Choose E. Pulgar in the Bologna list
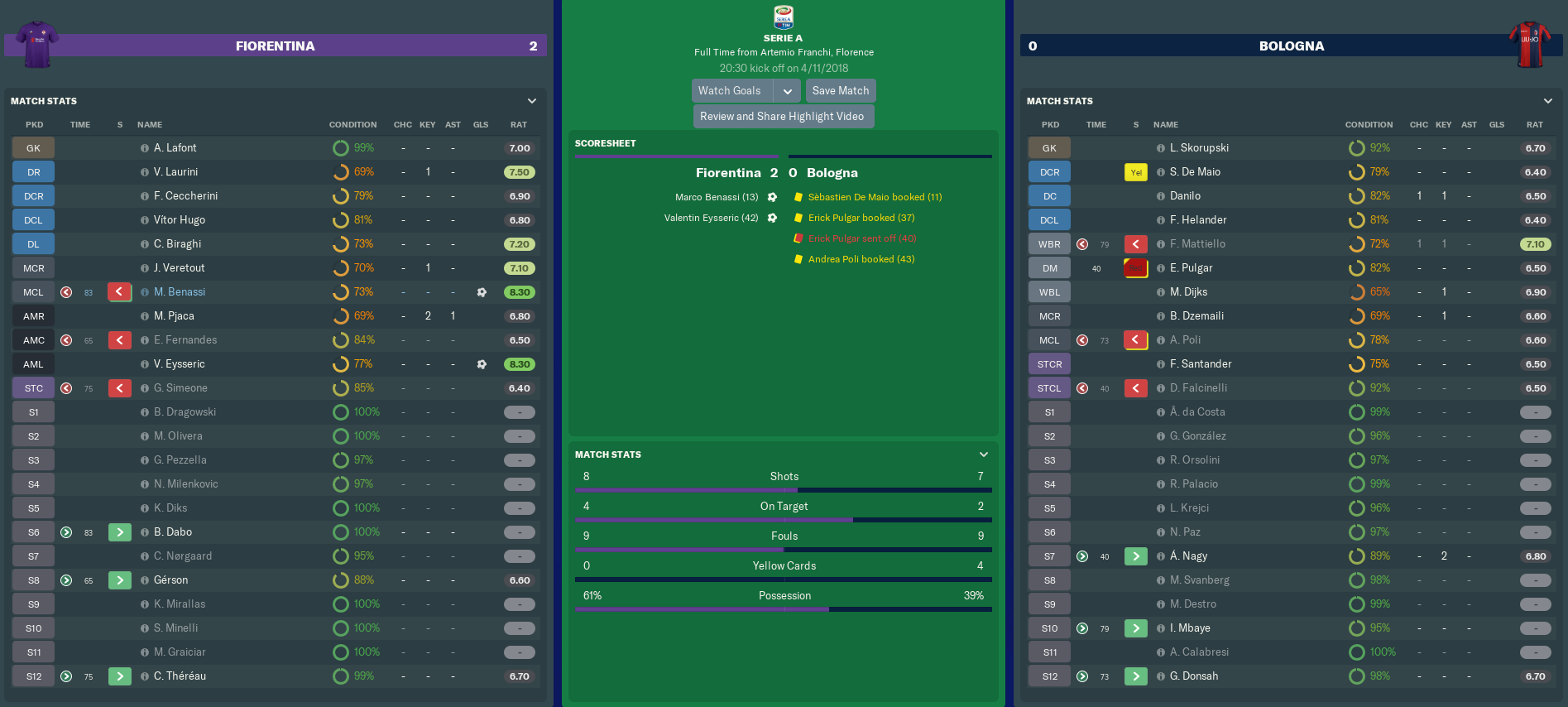Viewport: 1568px width, 707px height. coord(1191,268)
